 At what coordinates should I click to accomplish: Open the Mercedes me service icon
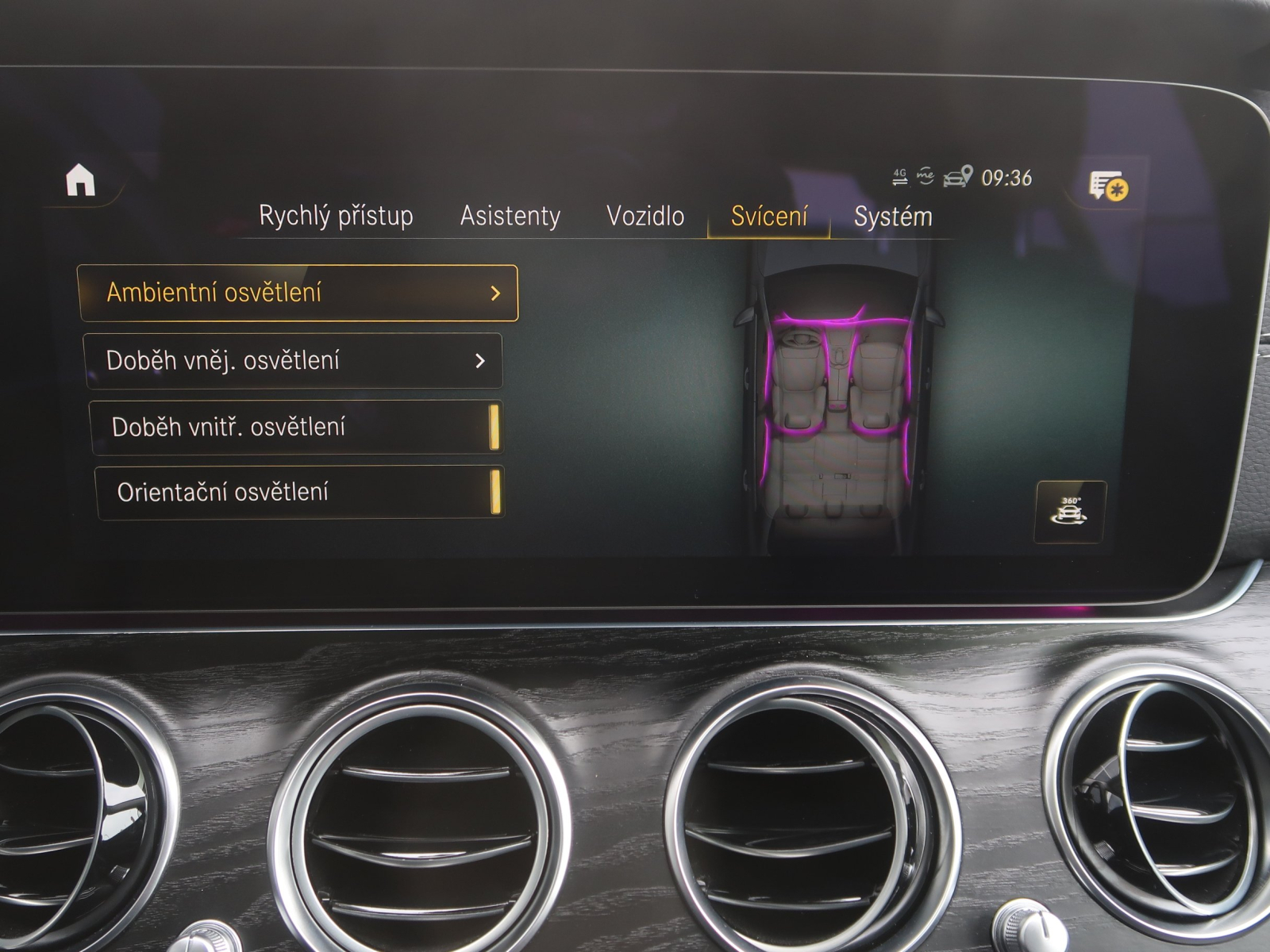pos(926,175)
